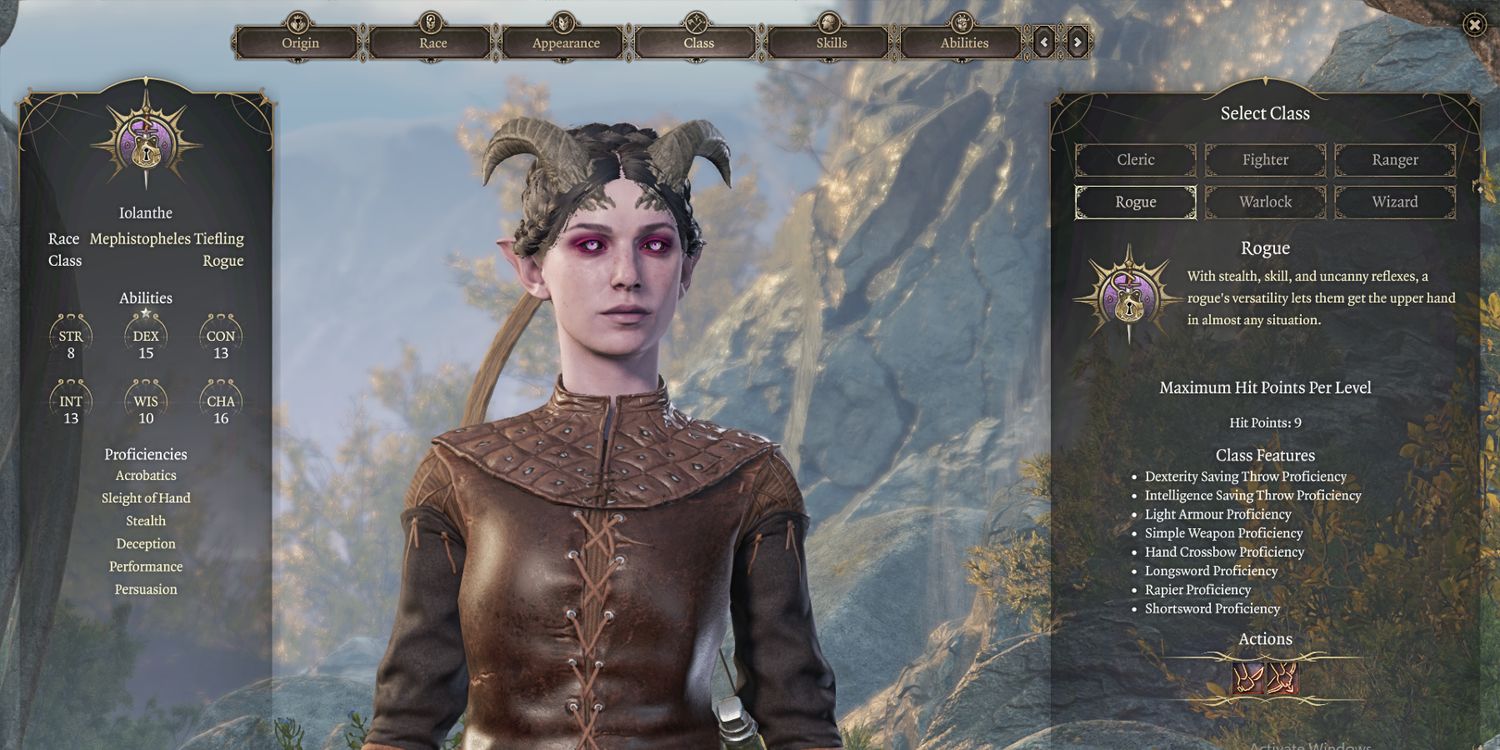Image resolution: width=1500 pixels, height=750 pixels.
Task: Select the Warlock class
Action: coord(1265,202)
